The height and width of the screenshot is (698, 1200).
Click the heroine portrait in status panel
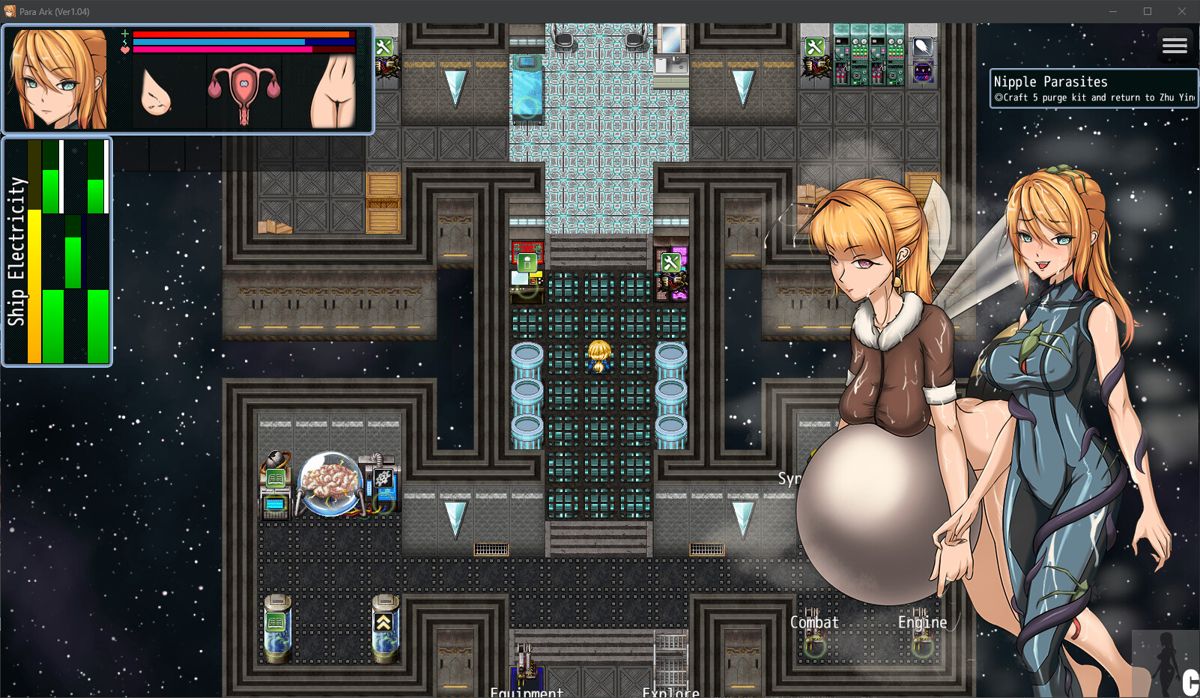click(x=58, y=80)
